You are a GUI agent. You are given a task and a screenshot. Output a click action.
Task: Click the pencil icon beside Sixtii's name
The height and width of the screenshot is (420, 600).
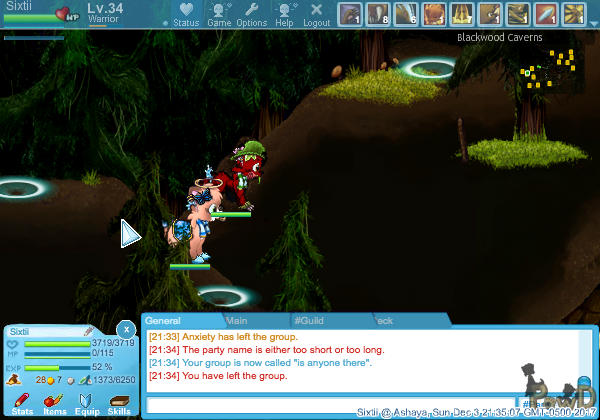[x=89, y=330]
